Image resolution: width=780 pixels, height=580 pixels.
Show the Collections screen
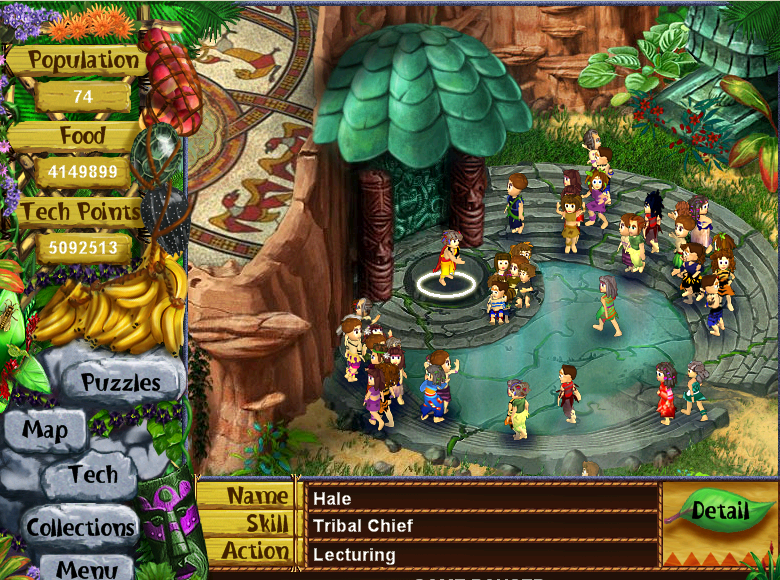tap(80, 527)
